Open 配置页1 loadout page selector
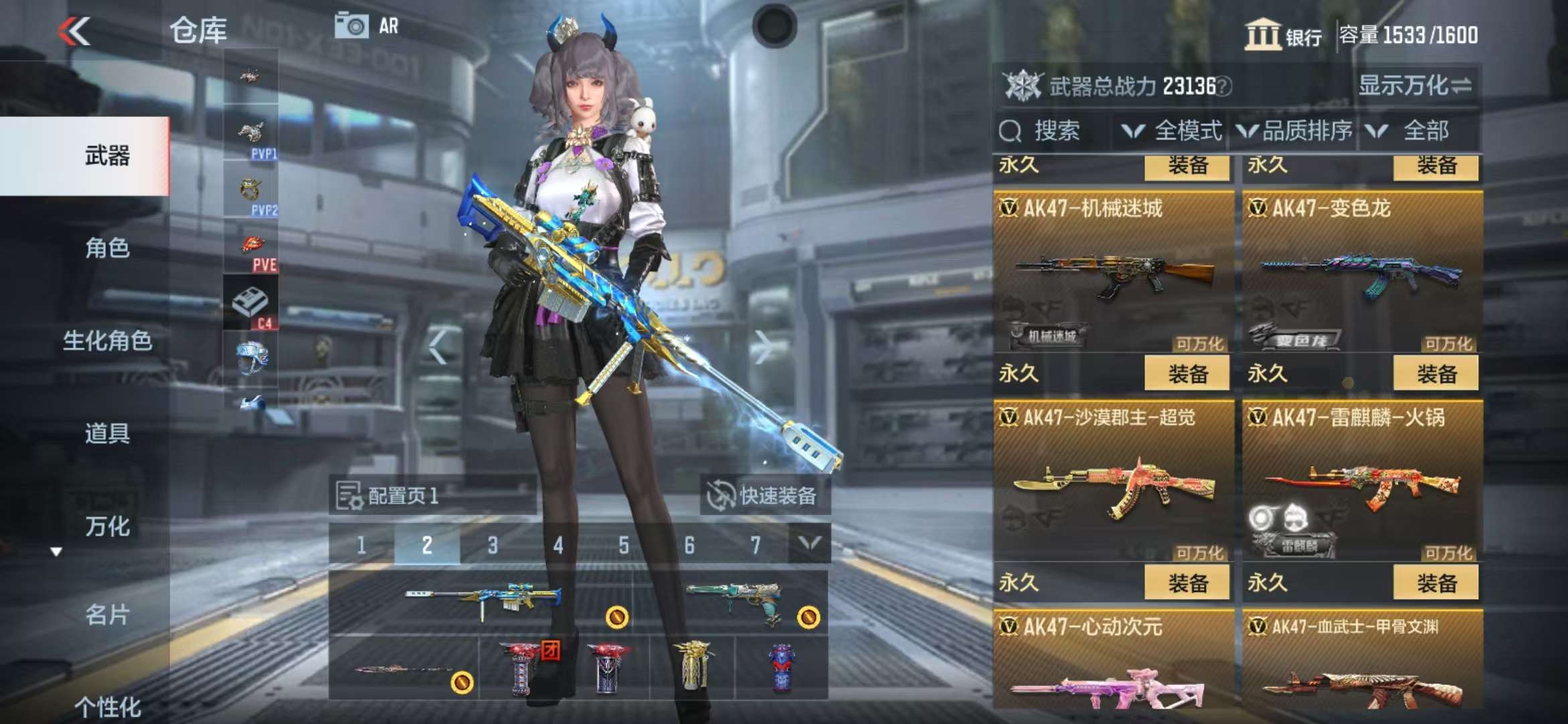The image size is (1568, 724). click(x=402, y=496)
